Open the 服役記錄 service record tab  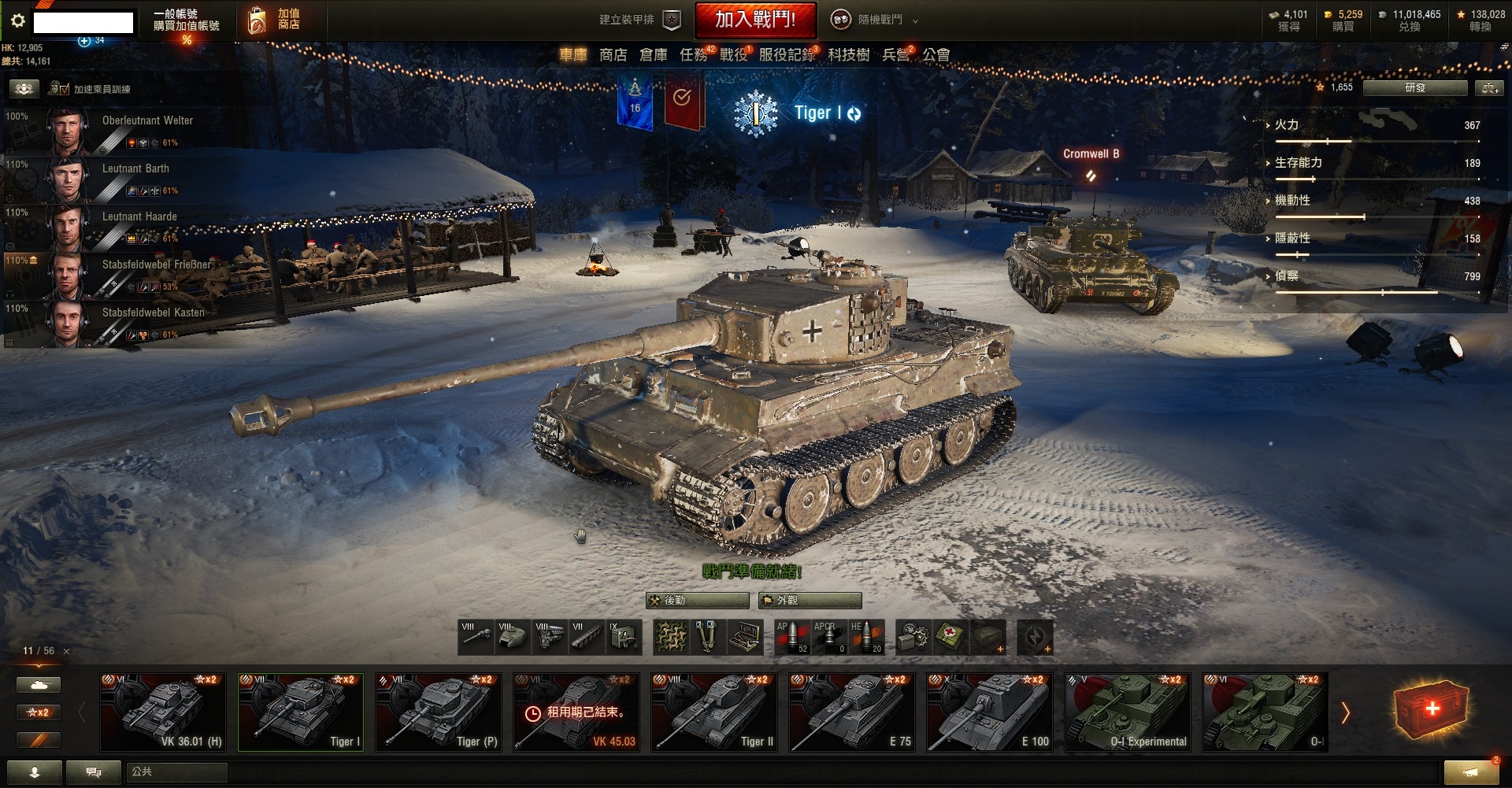click(786, 55)
